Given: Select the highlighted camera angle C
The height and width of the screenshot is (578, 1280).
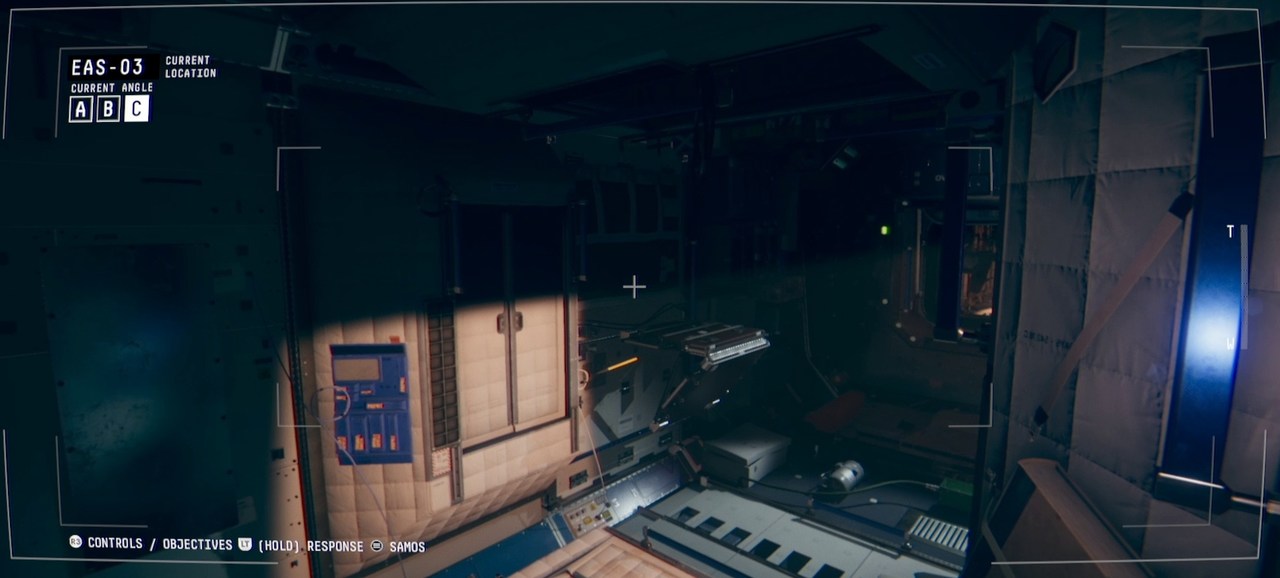Looking at the screenshot, I should pos(137,109).
